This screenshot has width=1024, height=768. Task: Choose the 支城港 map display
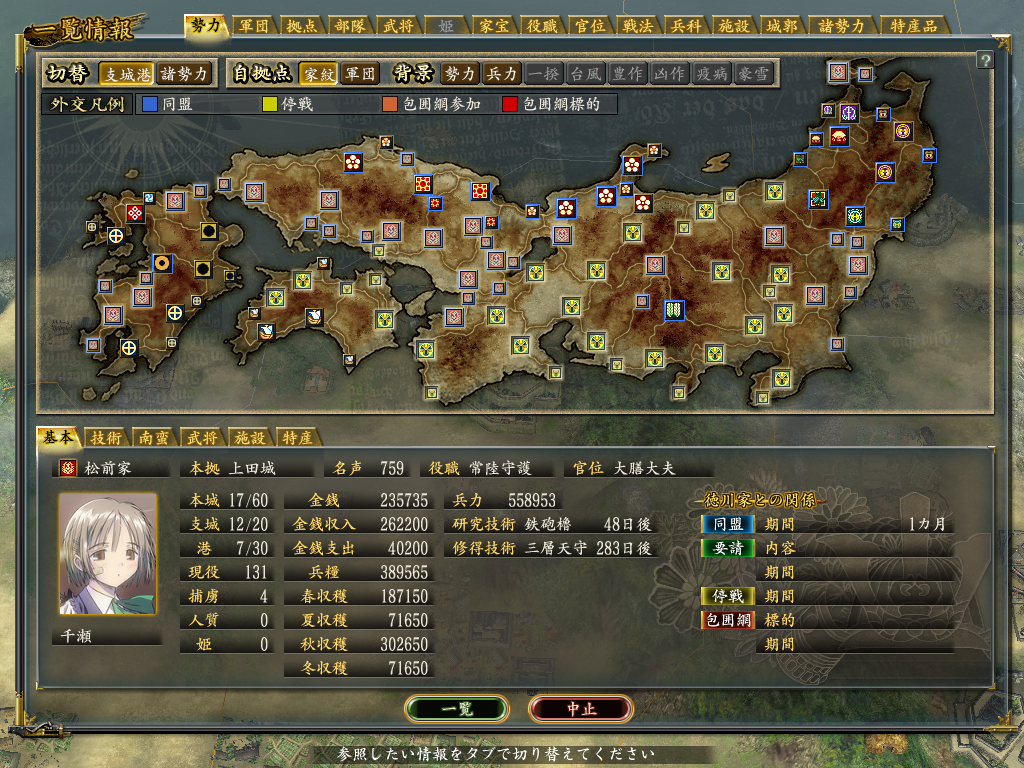(x=127, y=73)
